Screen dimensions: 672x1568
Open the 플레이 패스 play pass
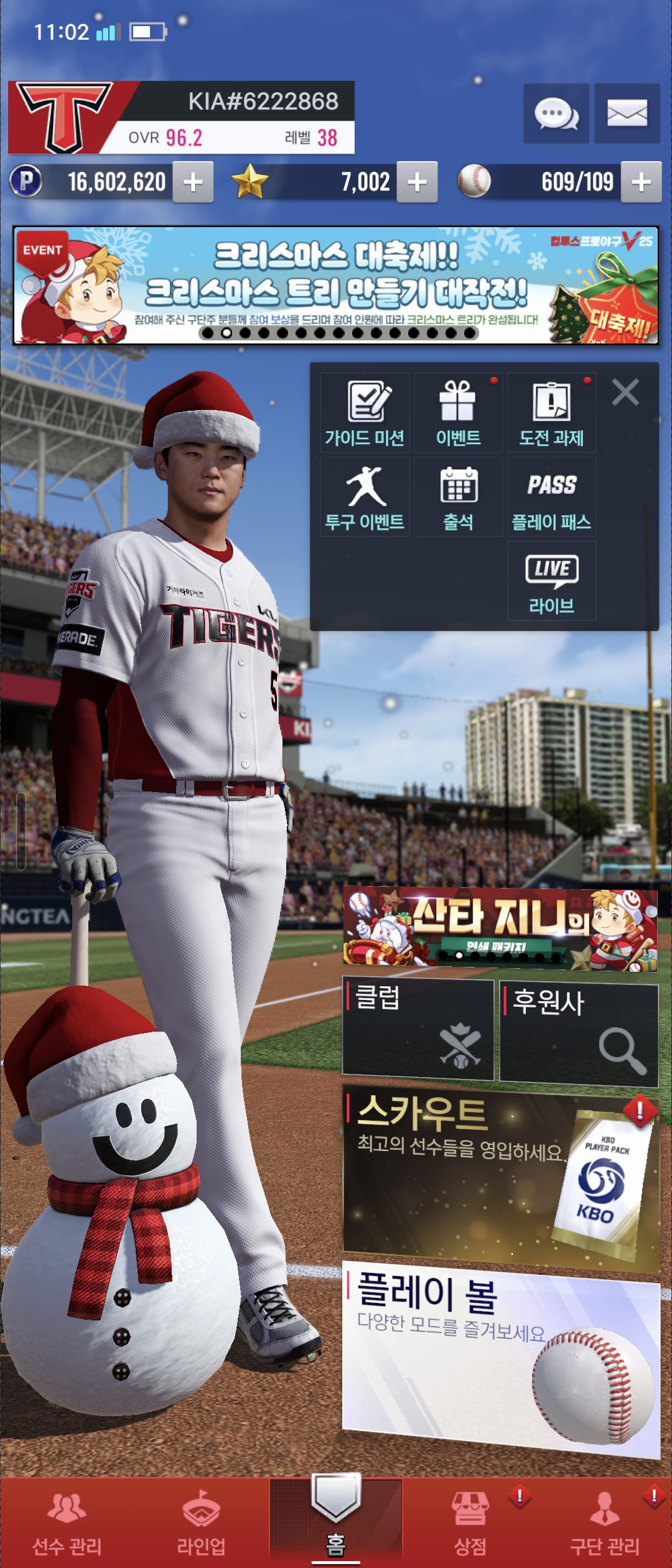(x=551, y=498)
